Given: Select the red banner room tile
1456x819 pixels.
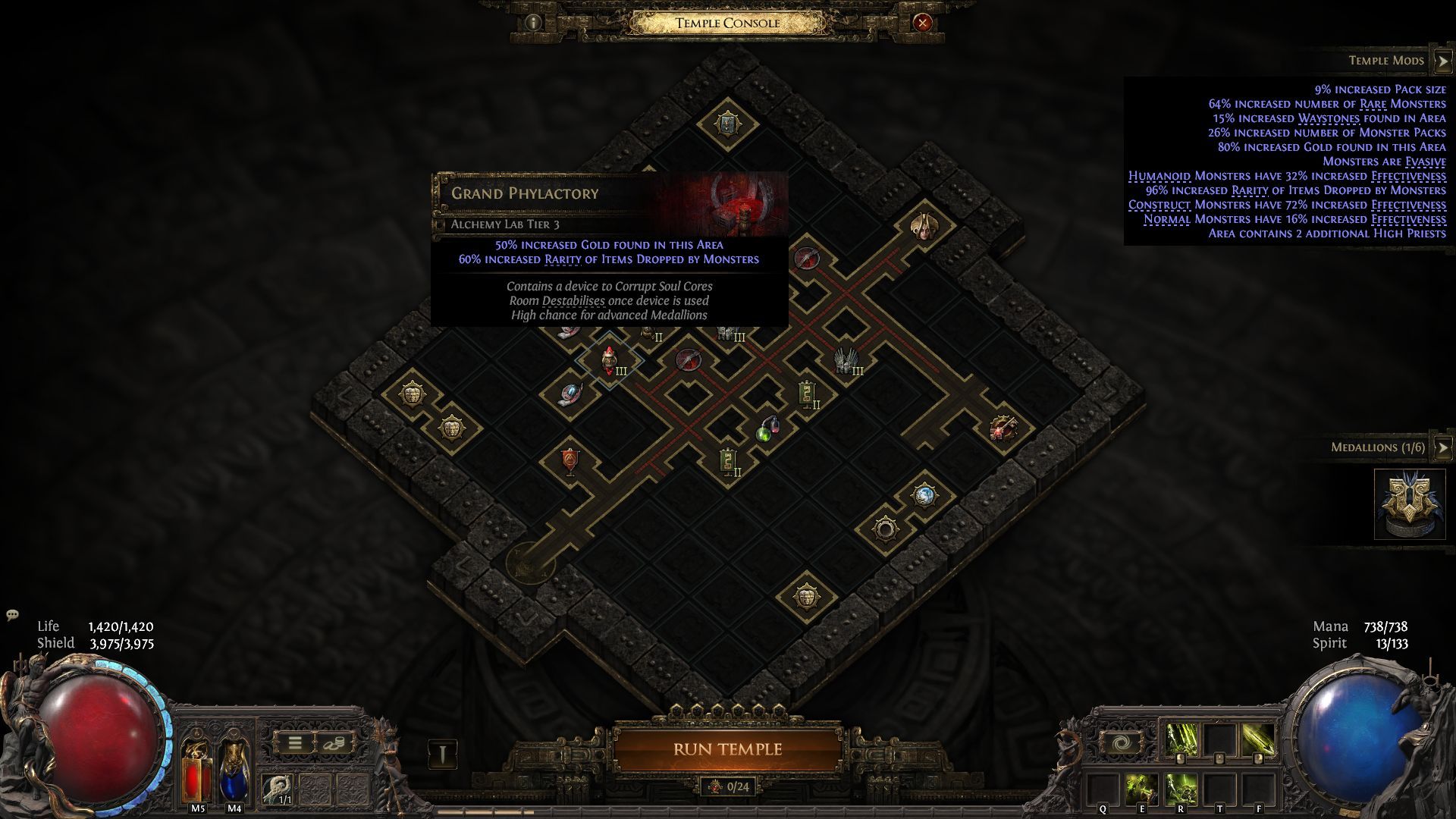Looking at the screenshot, I should pos(570,461).
